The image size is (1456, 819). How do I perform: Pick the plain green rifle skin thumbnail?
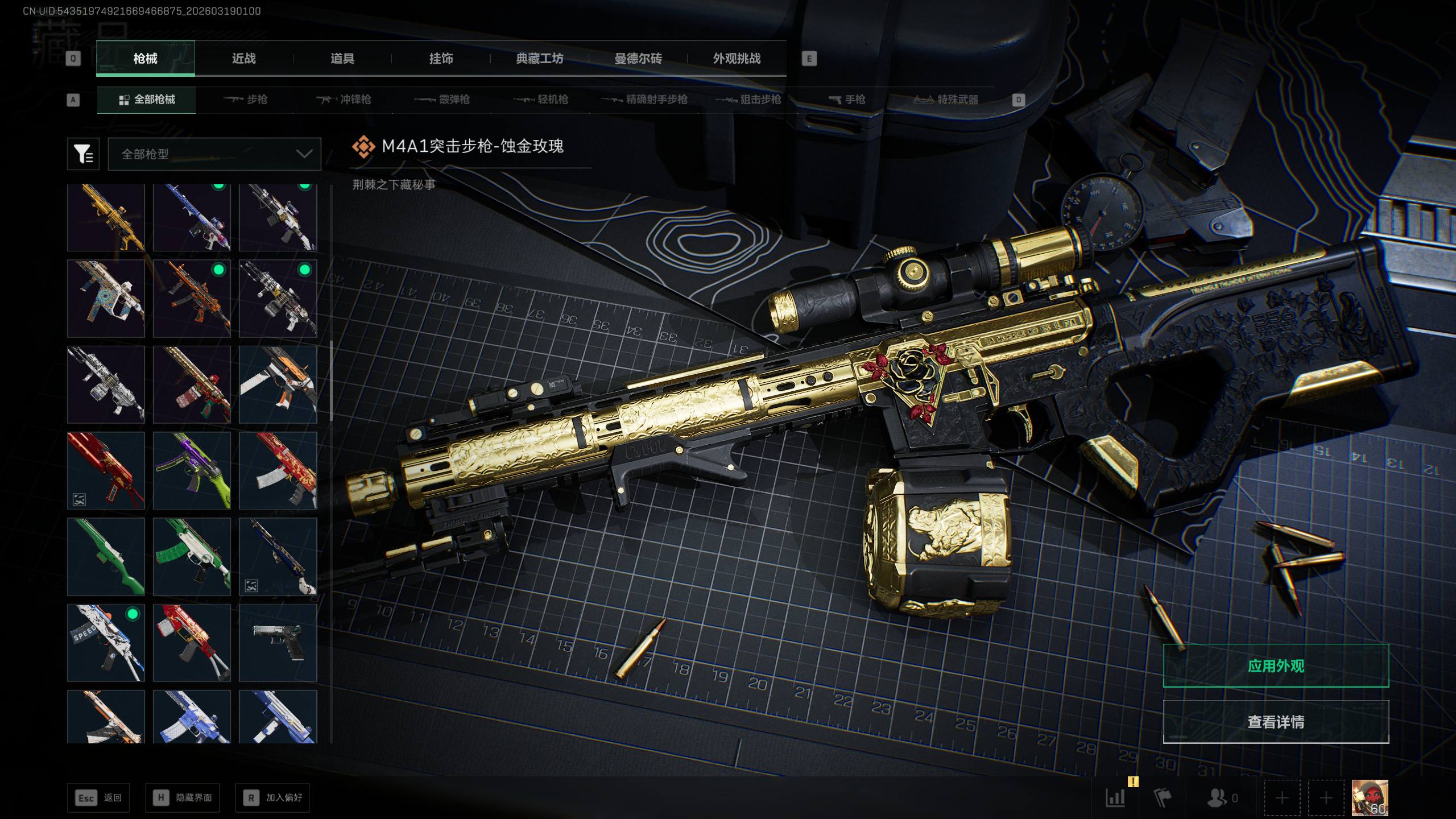106,556
